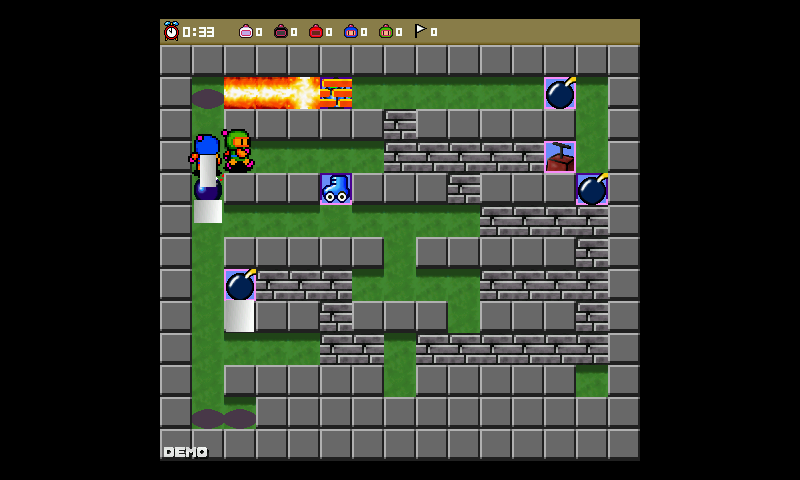Click the alarm clock timer icon

click(171, 31)
